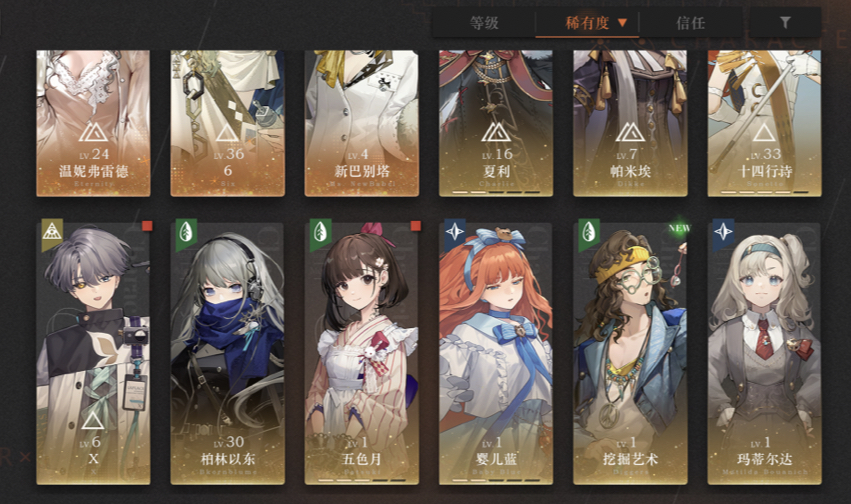The width and height of the screenshot is (851, 504).
Task: Open the funnel filter button
Action: tap(785, 22)
